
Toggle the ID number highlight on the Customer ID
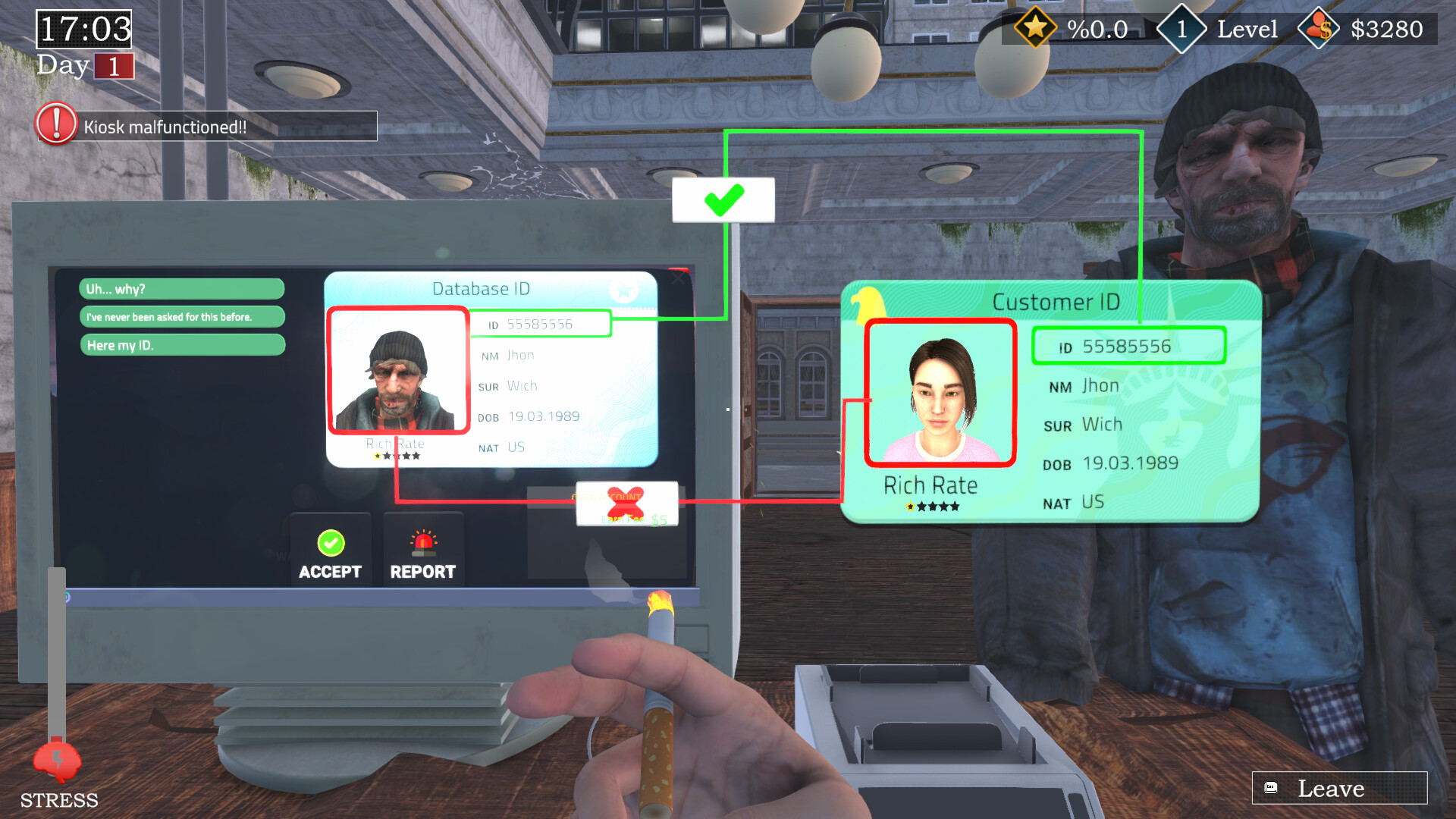(x=1128, y=346)
